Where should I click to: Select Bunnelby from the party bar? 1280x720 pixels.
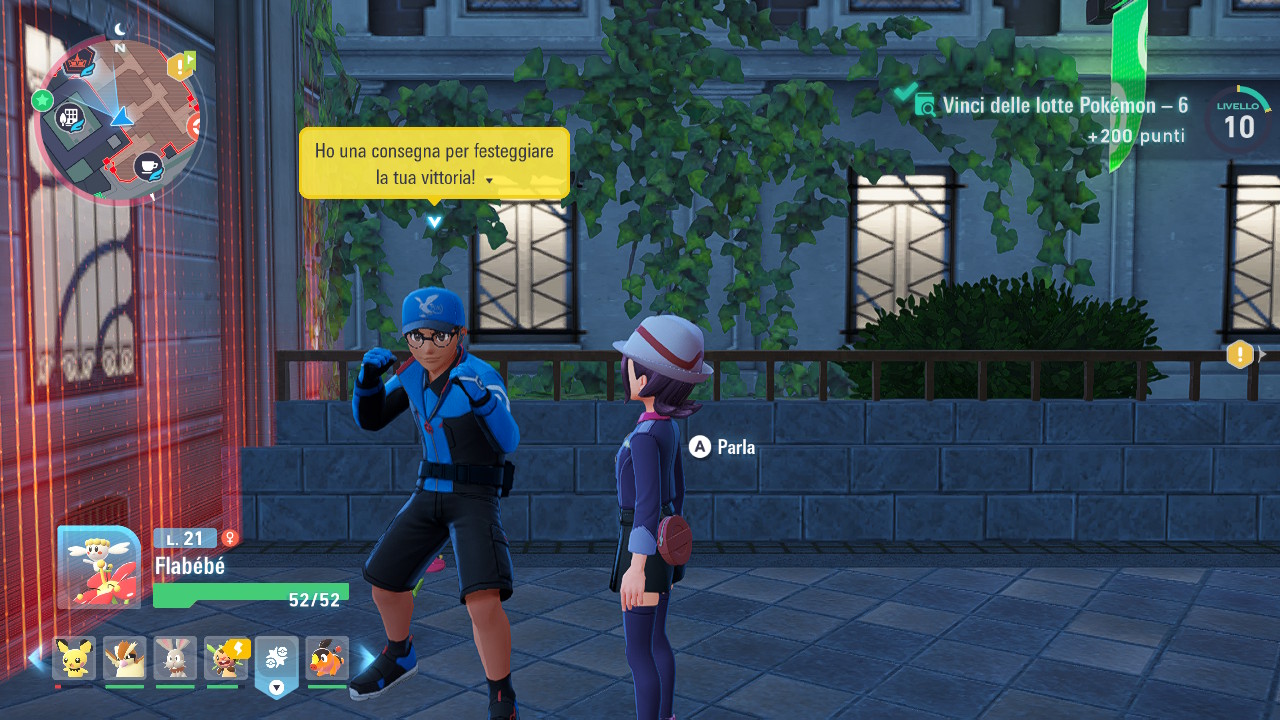pyautogui.click(x=175, y=658)
